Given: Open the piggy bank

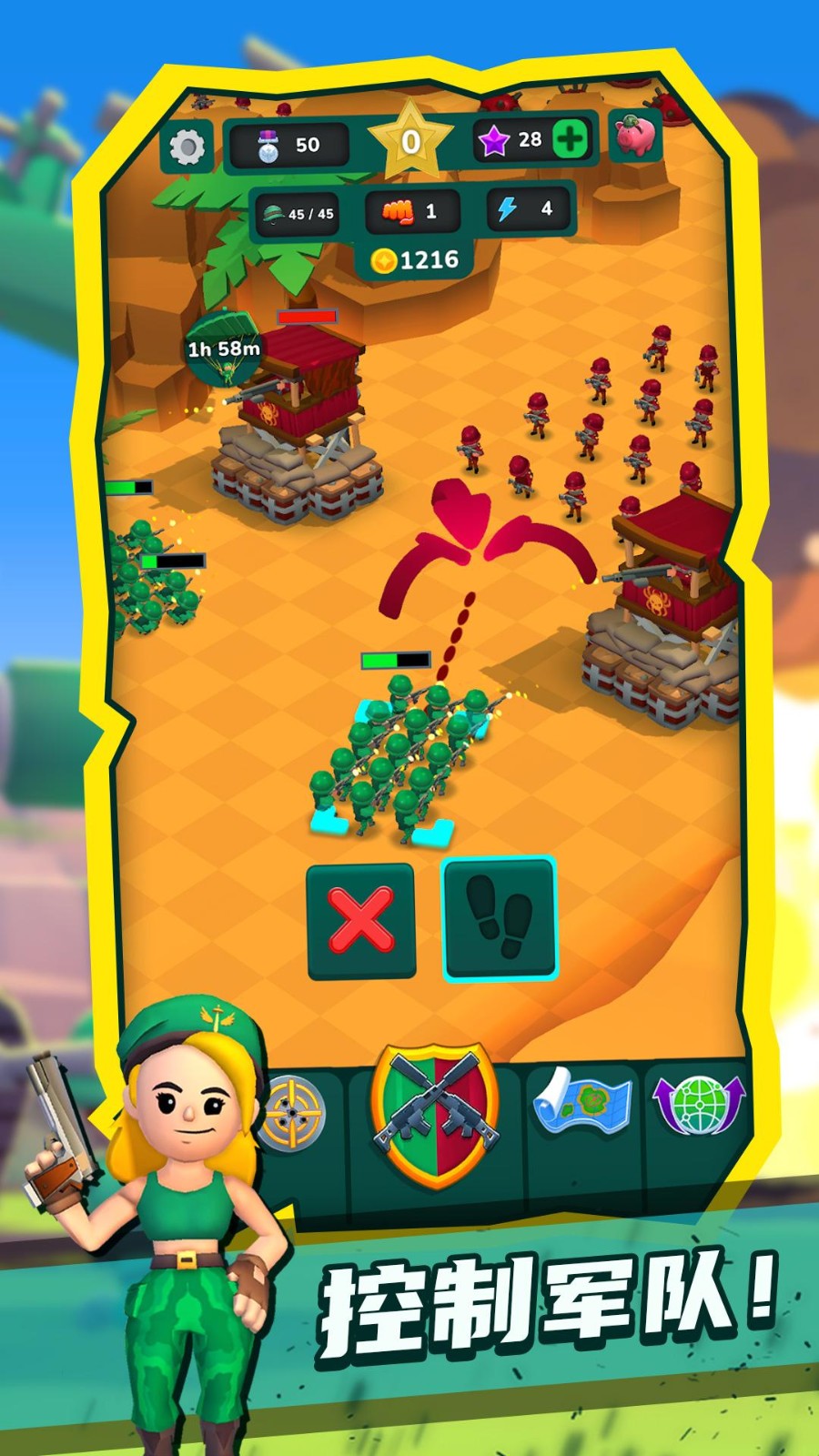Looking at the screenshot, I should coord(635,136).
